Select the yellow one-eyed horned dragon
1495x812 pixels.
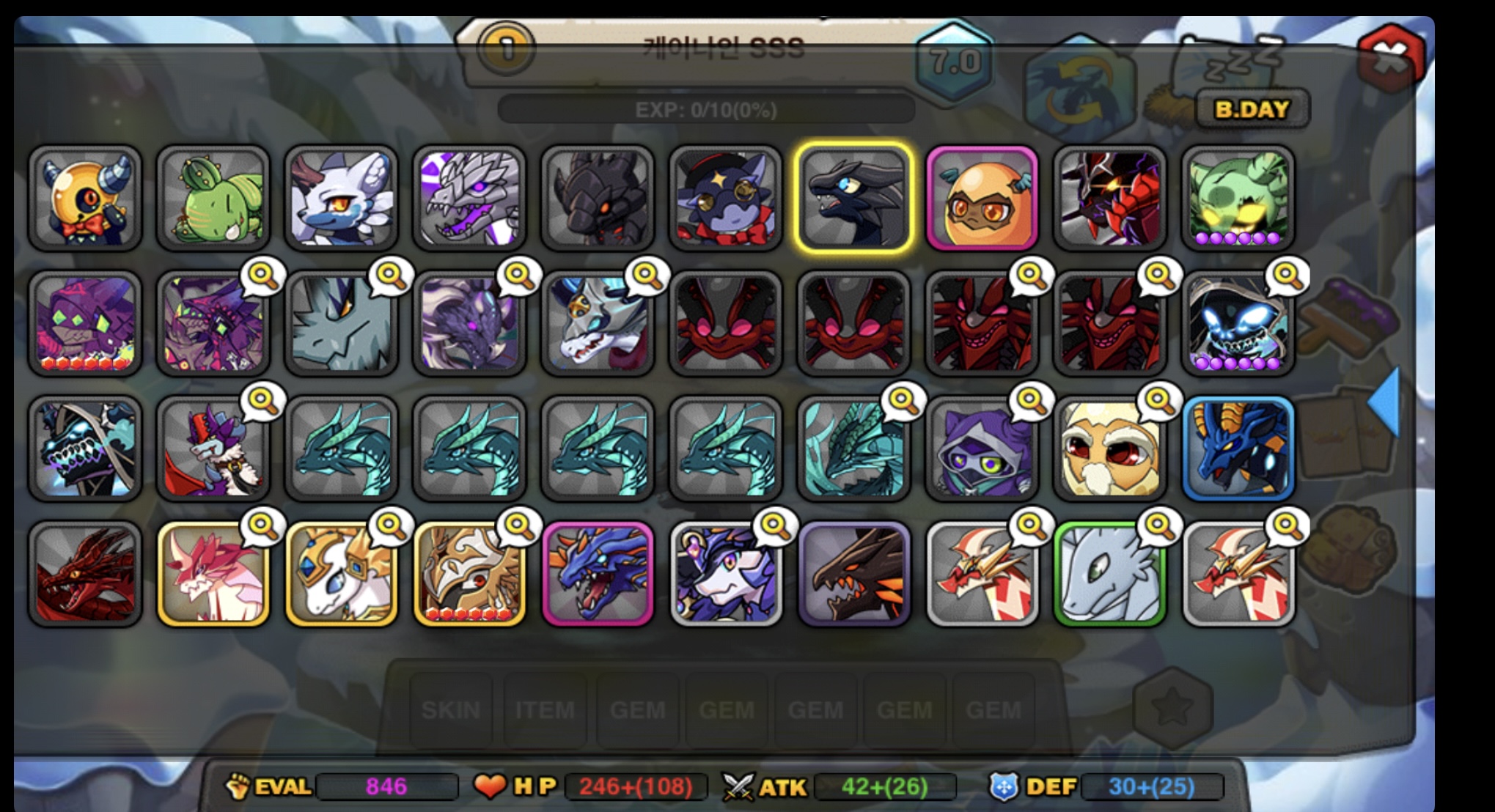[x=85, y=198]
